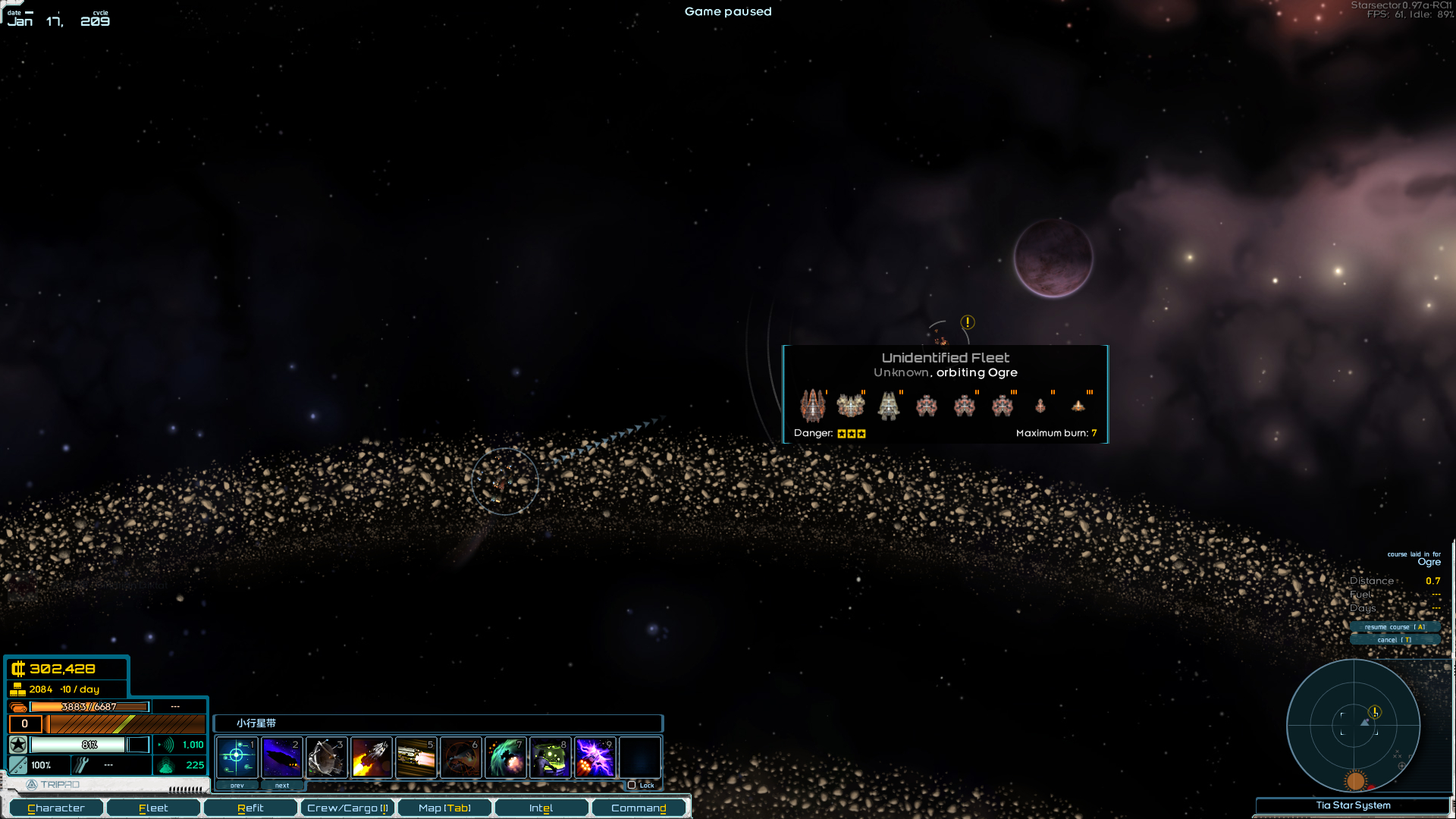Activate the purple lightning ability in slot 9
This screenshot has height=819, width=1456.
point(595,757)
